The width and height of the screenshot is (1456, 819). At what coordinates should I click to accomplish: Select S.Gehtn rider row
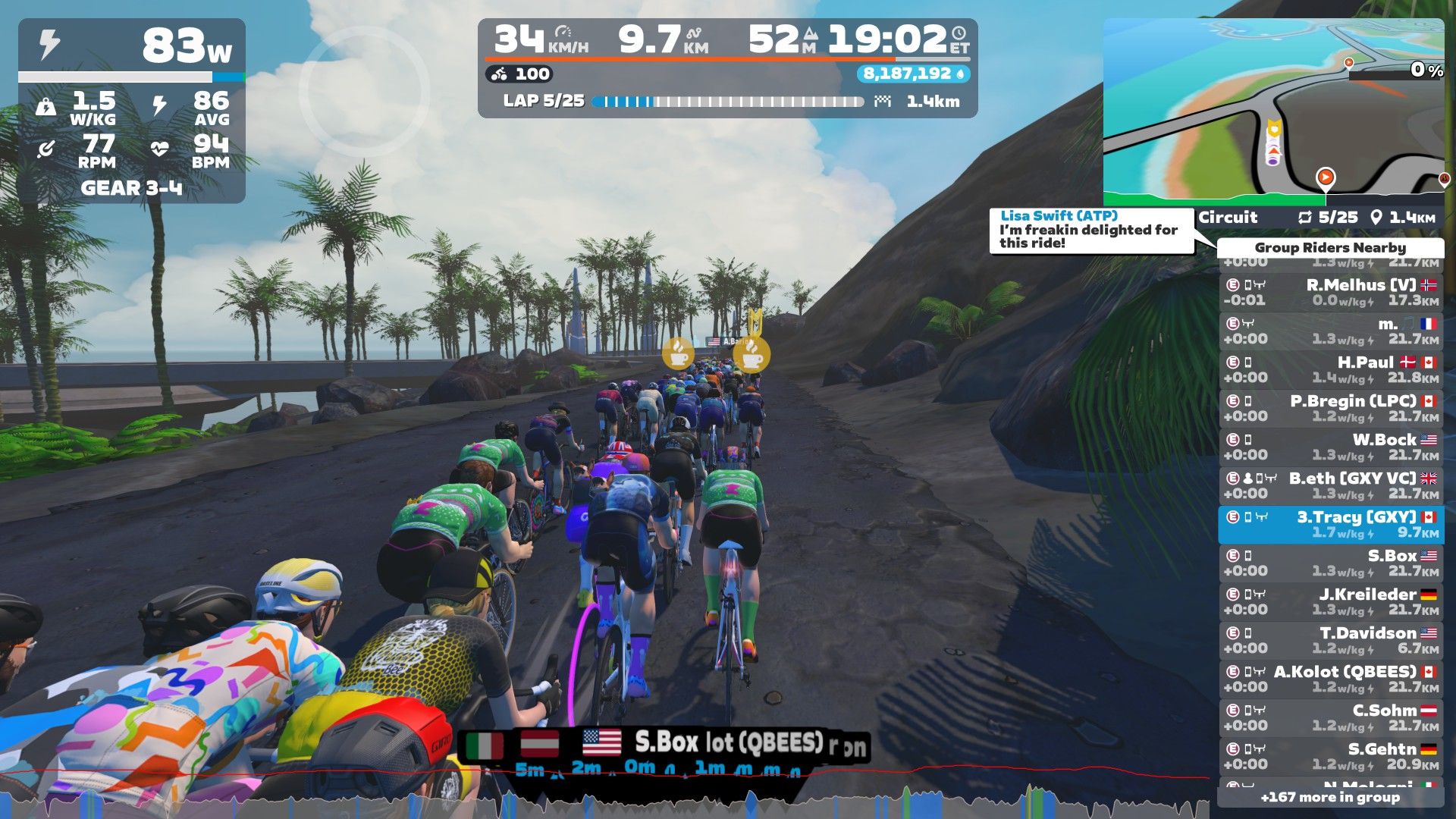tap(1331, 757)
